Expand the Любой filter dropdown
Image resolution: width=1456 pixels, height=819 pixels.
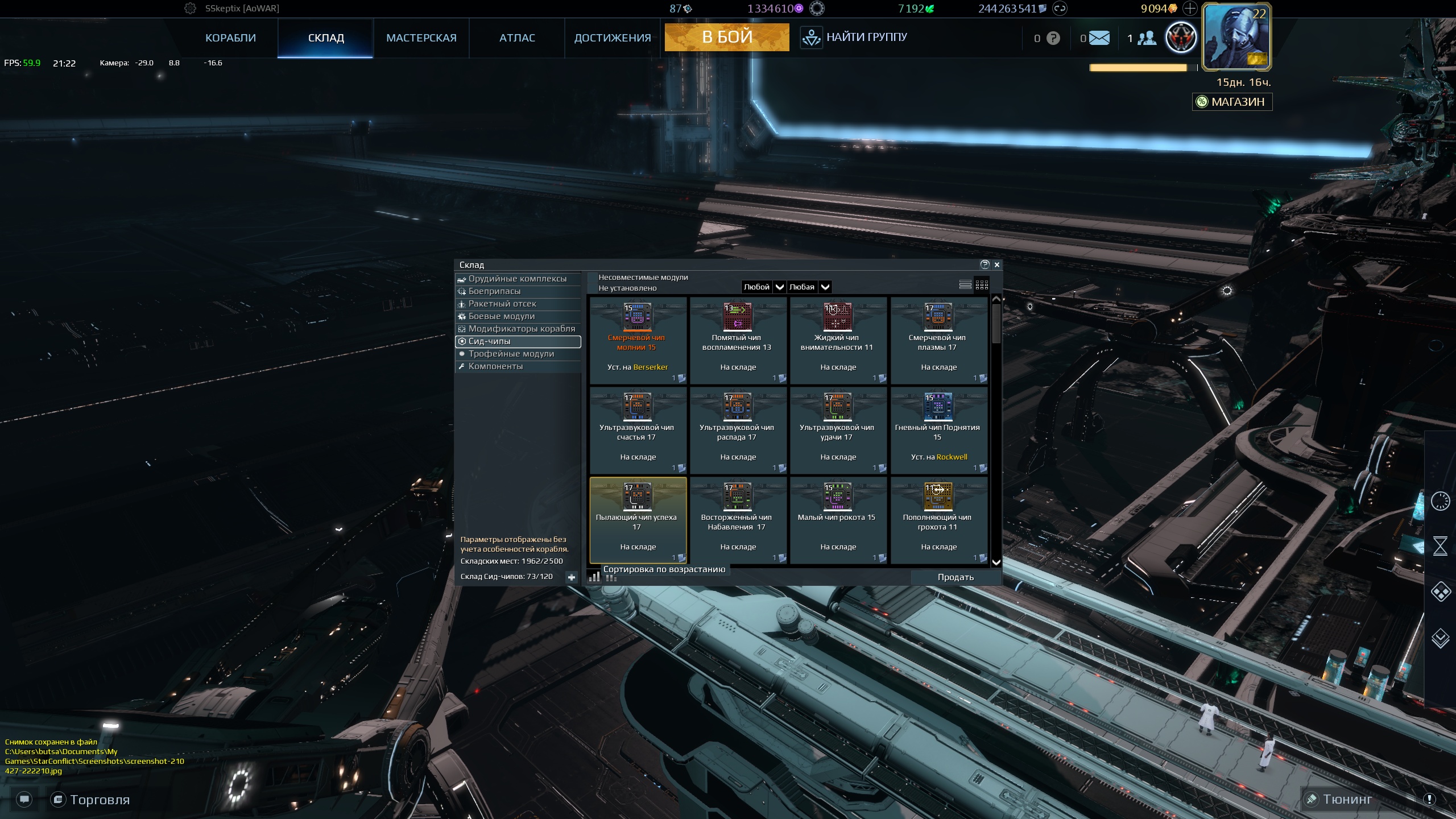(779, 287)
